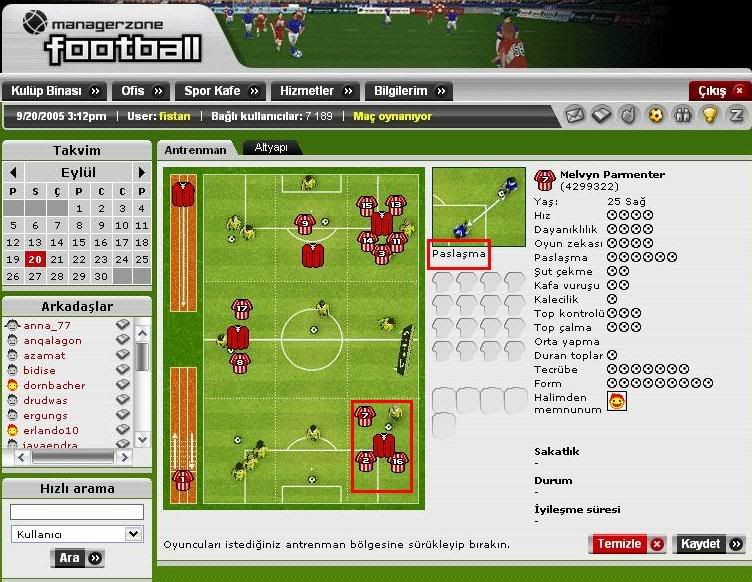Open the envelope messages icon
The width and height of the screenshot is (752, 582).
pos(574,115)
